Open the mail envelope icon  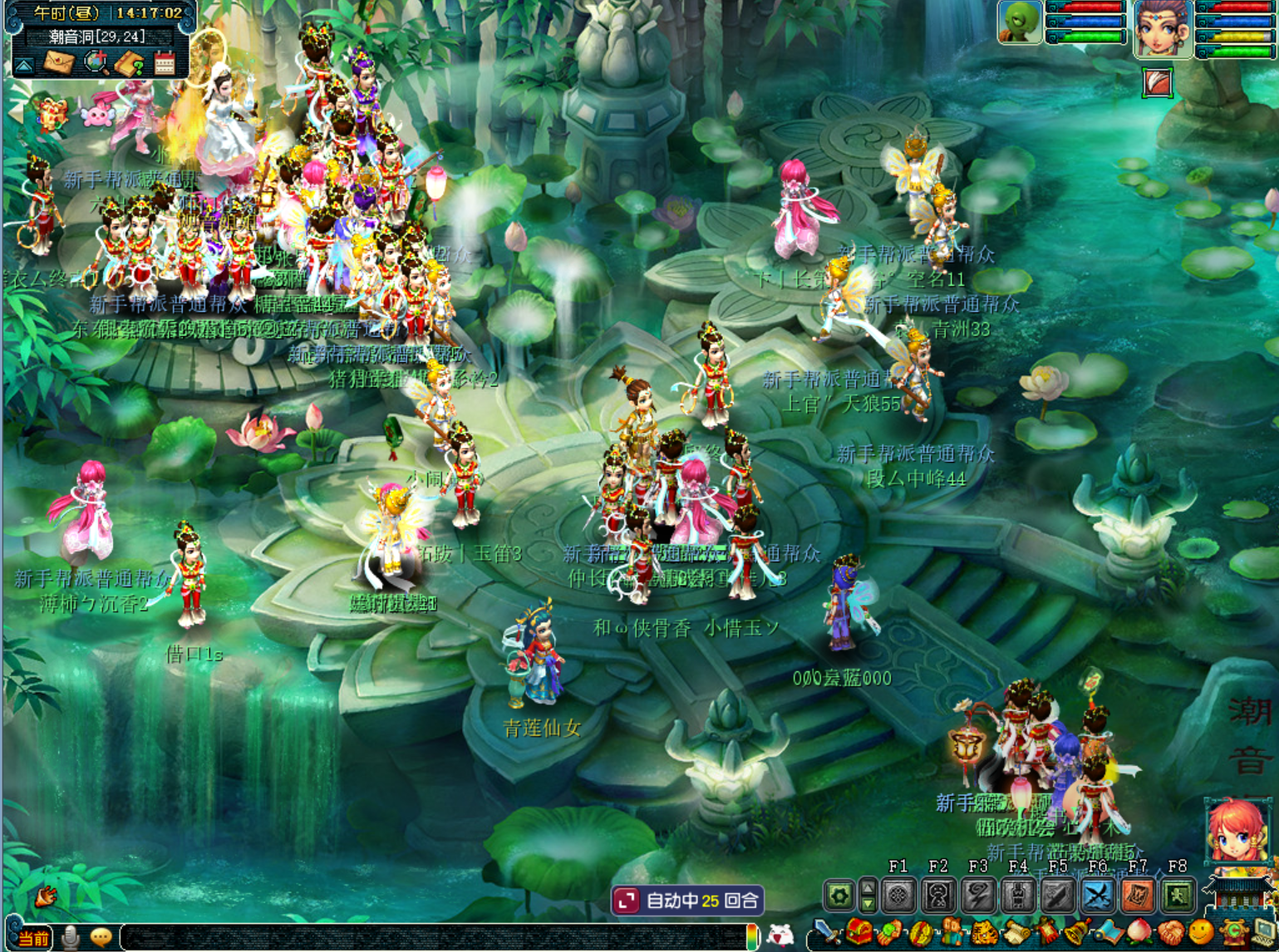click(59, 63)
